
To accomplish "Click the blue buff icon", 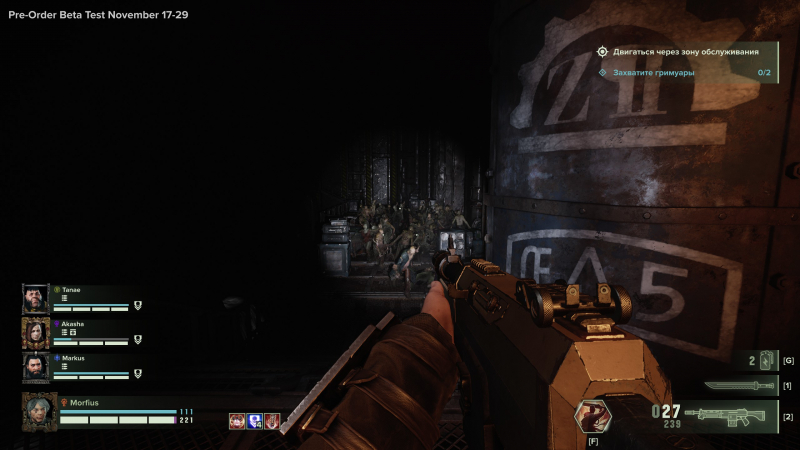I will [x=254, y=421].
